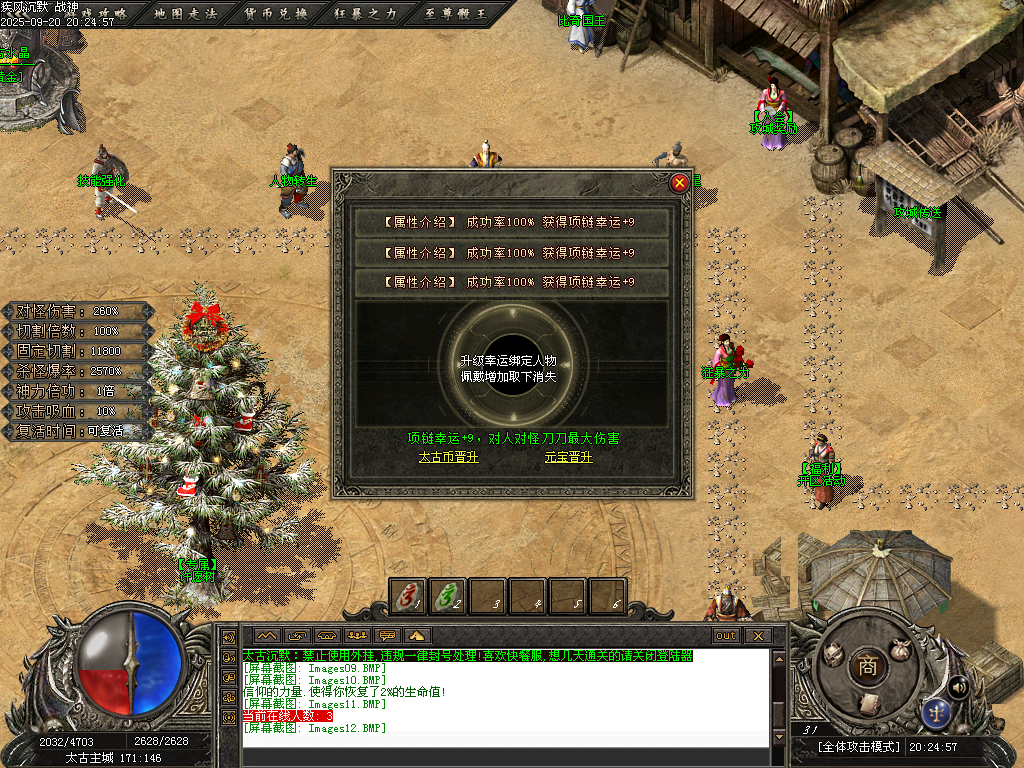The image size is (1024, 768).
Task: Open the 货币兑换 menu
Action: coord(276,13)
